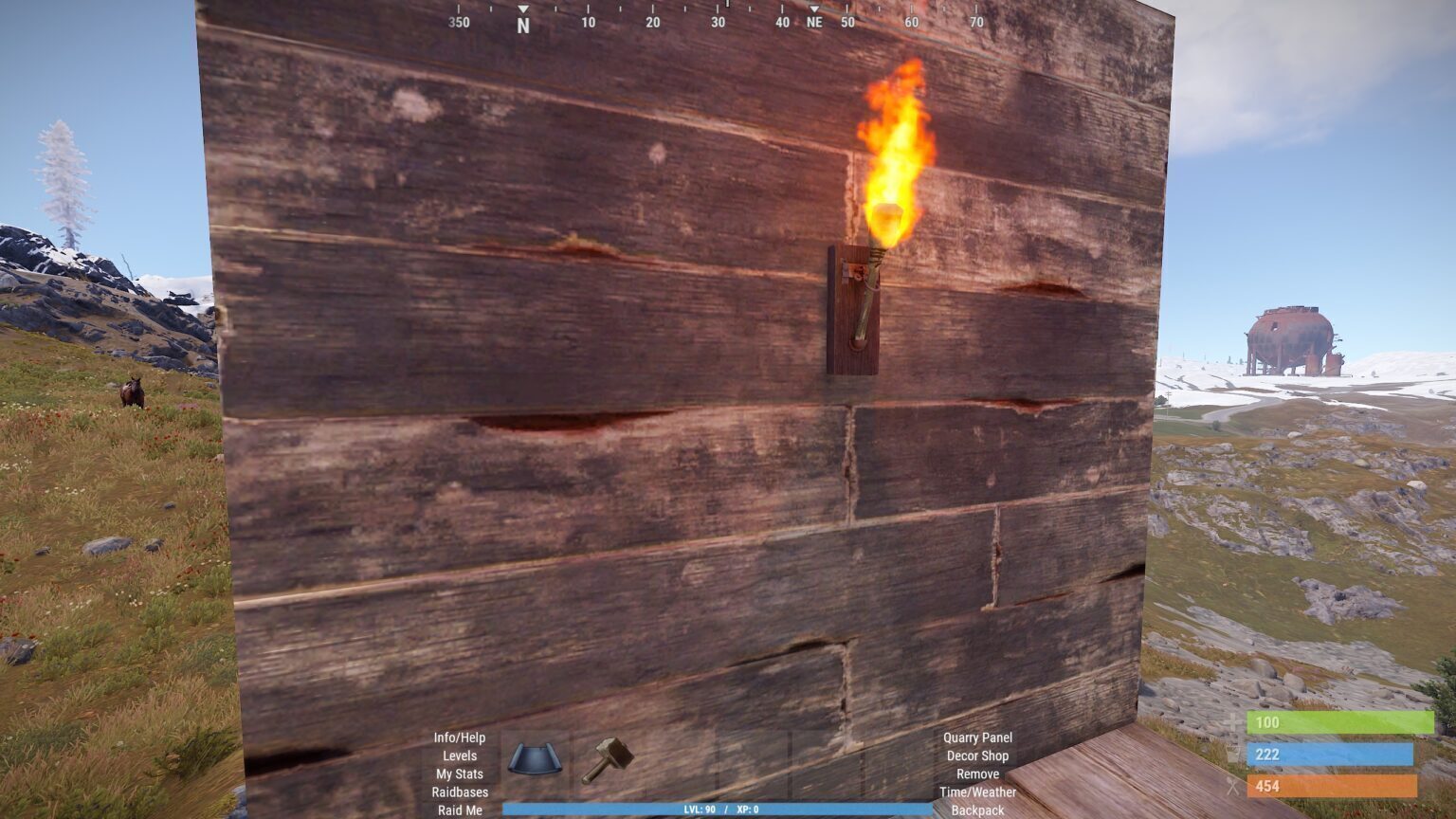The image size is (1456, 819).
Task: Browse the Decor Shop
Action: (977, 755)
